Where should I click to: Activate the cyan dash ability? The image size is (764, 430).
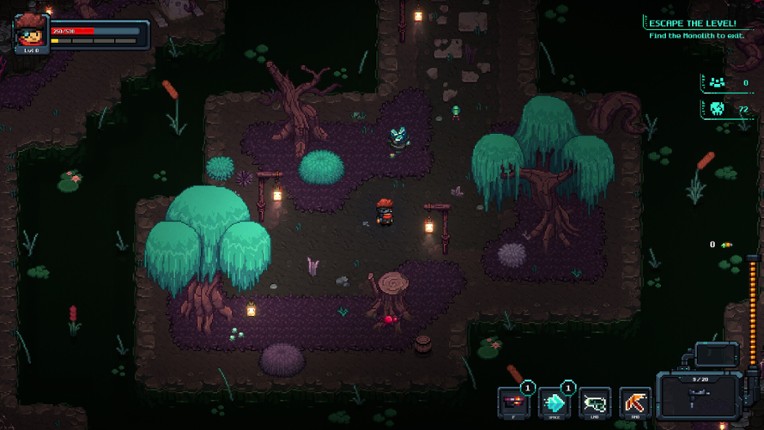(x=554, y=402)
